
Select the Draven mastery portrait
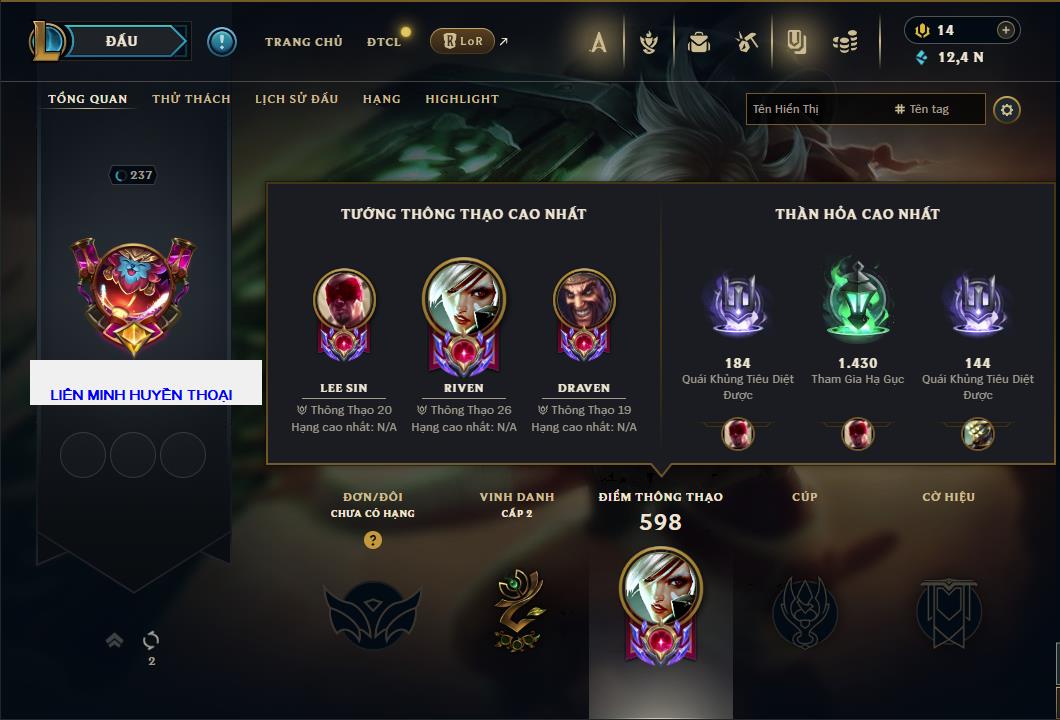click(x=584, y=300)
